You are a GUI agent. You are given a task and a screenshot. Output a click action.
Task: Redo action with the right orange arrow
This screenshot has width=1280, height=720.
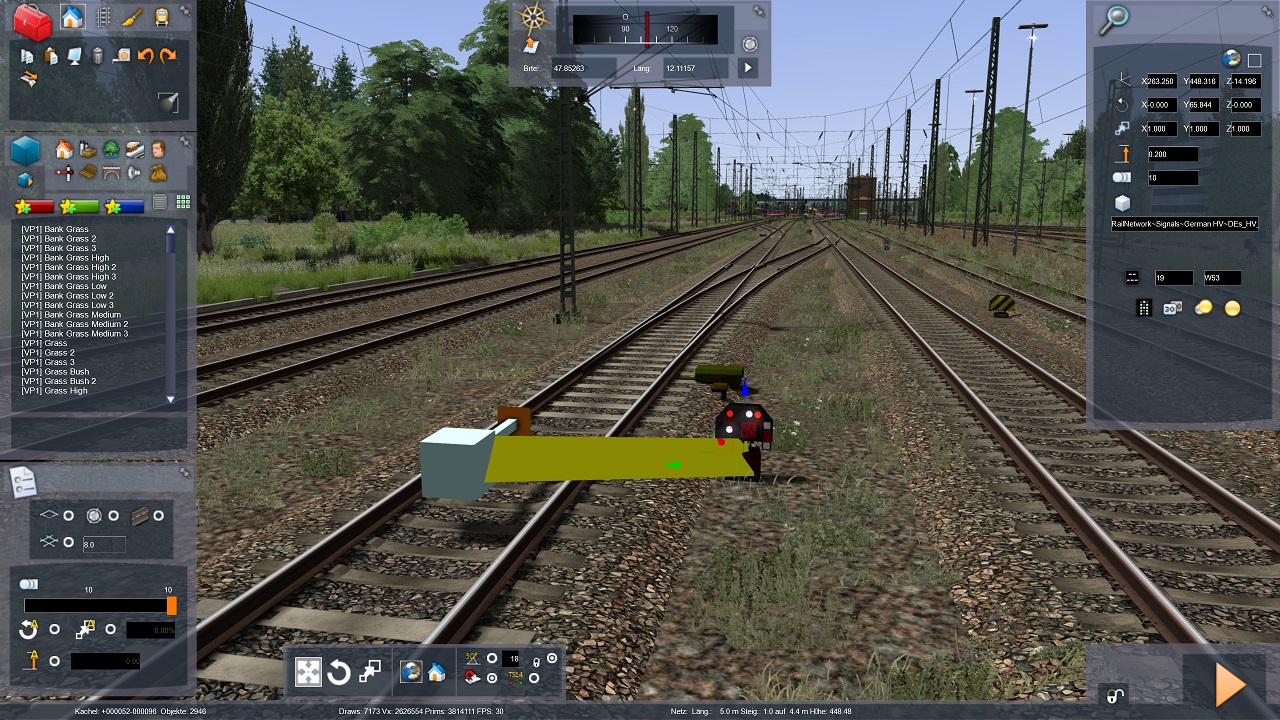[168, 56]
